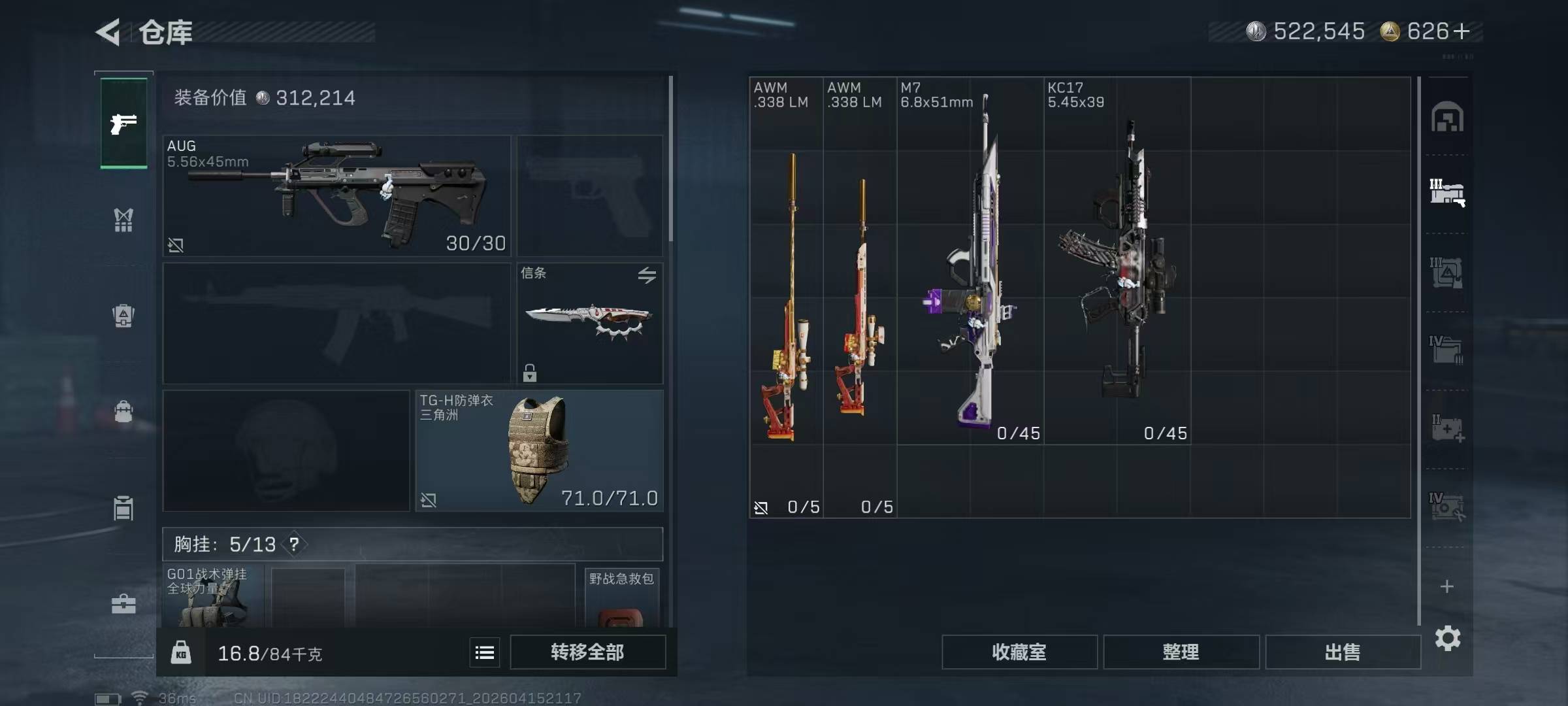Go back from the 仓库 screen
Image resolution: width=1568 pixels, height=706 pixels.
click(108, 32)
